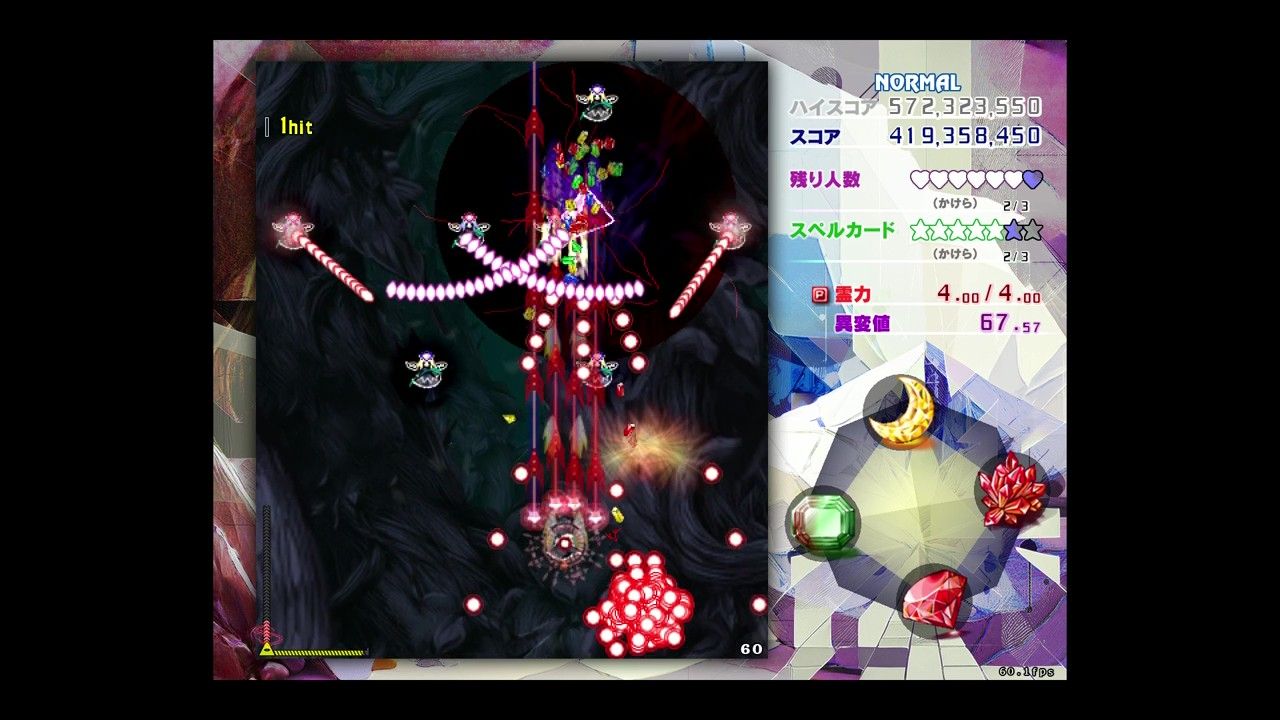This screenshot has width=1280, height=720.
Task: Select the red crystal cluster icon
Action: 1011,488
